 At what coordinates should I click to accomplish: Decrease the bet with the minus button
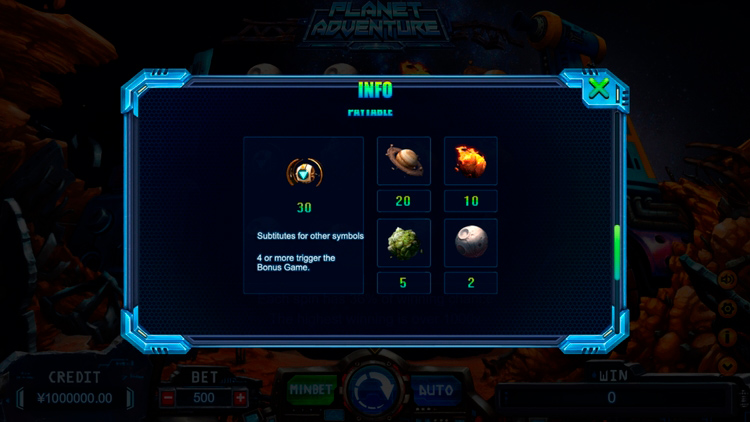click(x=168, y=397)
